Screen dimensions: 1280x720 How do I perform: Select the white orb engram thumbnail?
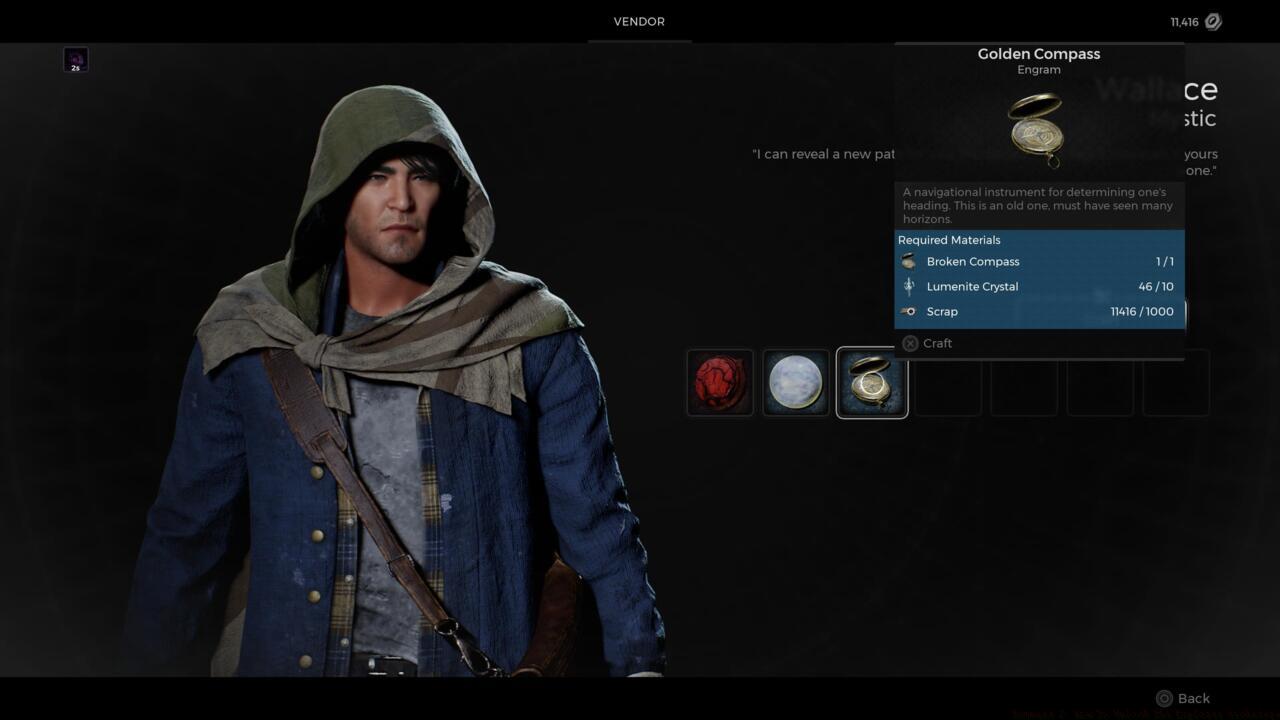click(795, 382)
